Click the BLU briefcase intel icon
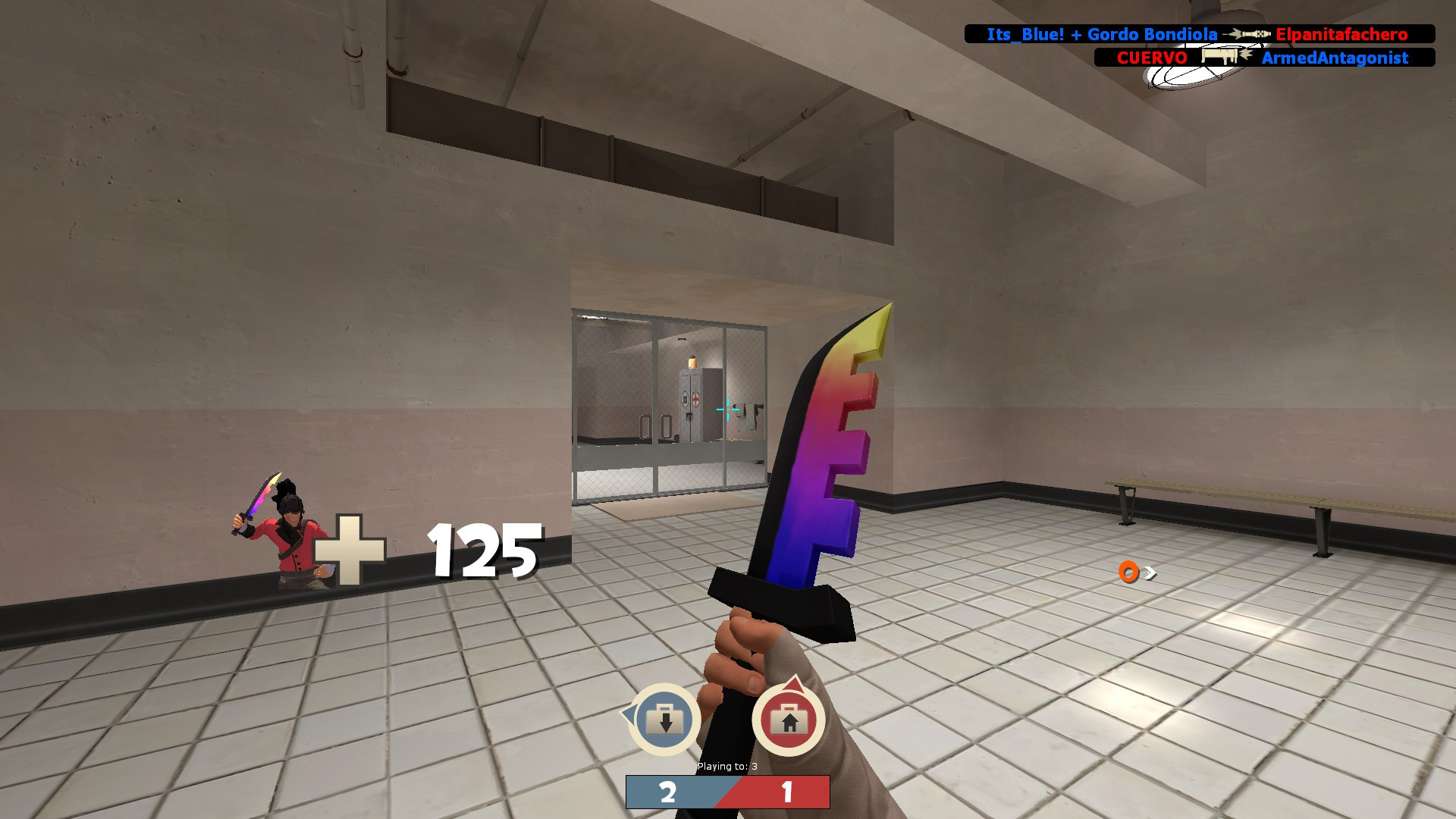 coord(665,718)
